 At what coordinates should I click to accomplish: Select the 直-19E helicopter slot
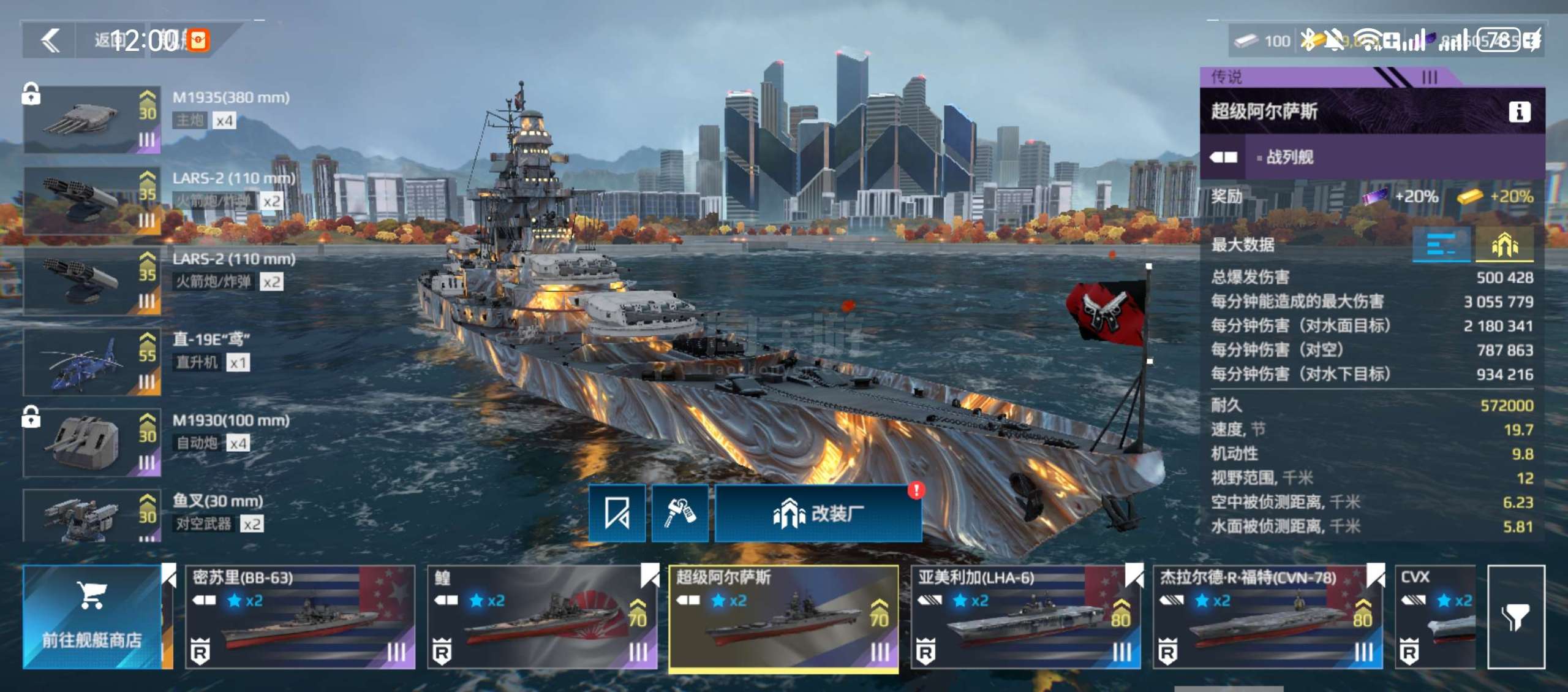92,362
